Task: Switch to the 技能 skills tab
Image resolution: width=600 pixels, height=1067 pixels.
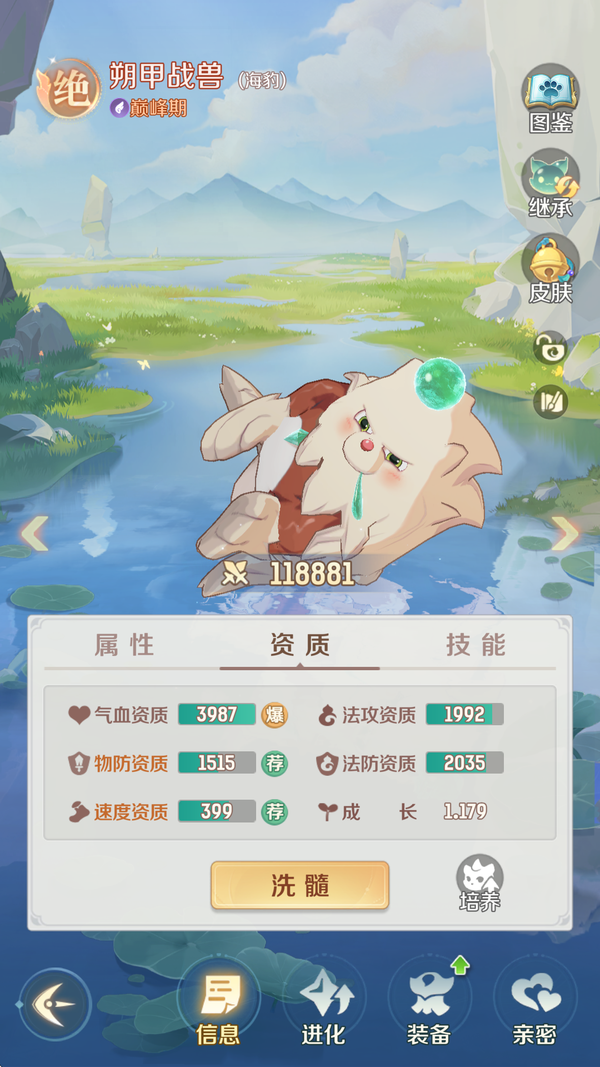Action: click(475, 645)
